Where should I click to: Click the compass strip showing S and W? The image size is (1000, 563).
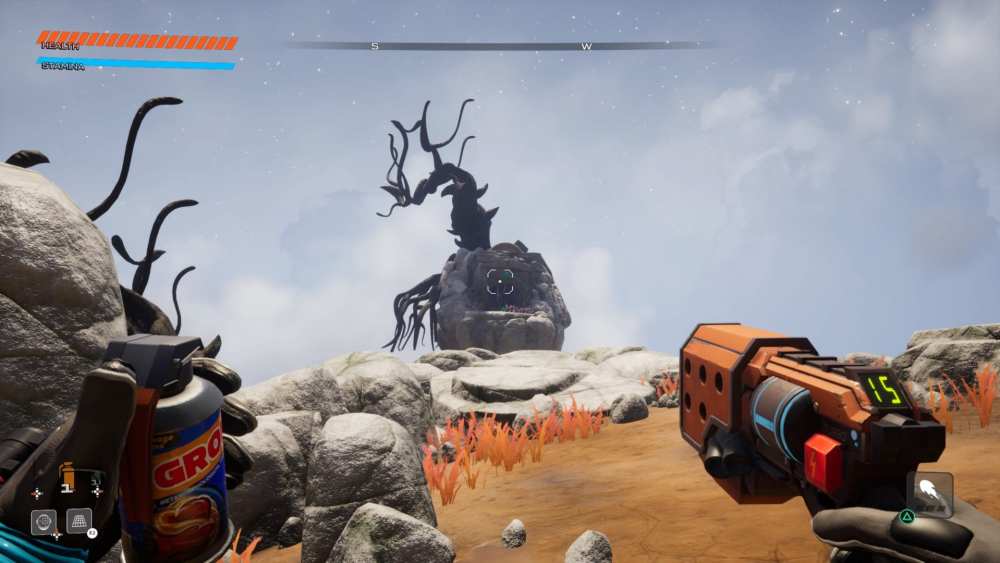coord(500,46)
